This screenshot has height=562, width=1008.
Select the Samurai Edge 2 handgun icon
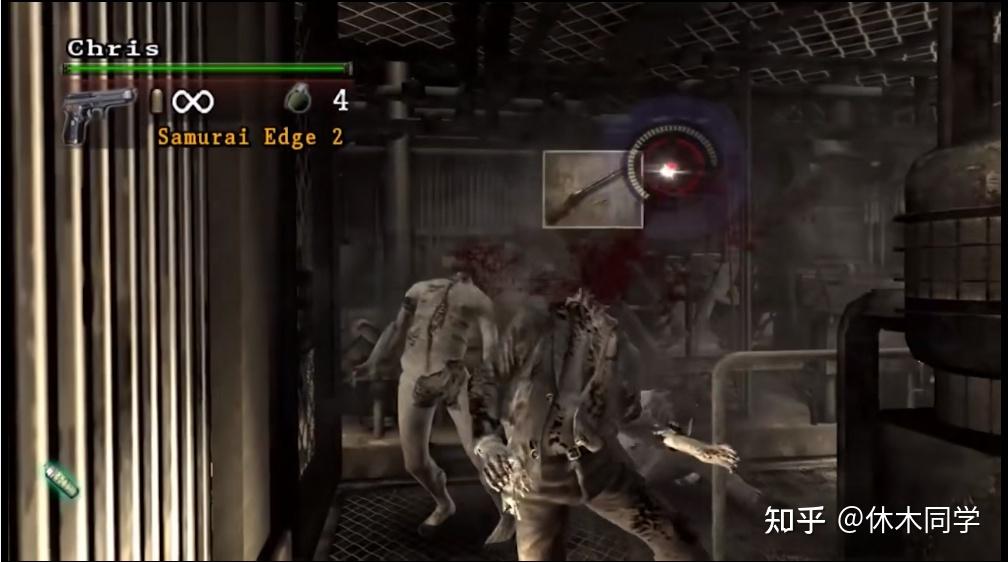[x=99, y=115]
